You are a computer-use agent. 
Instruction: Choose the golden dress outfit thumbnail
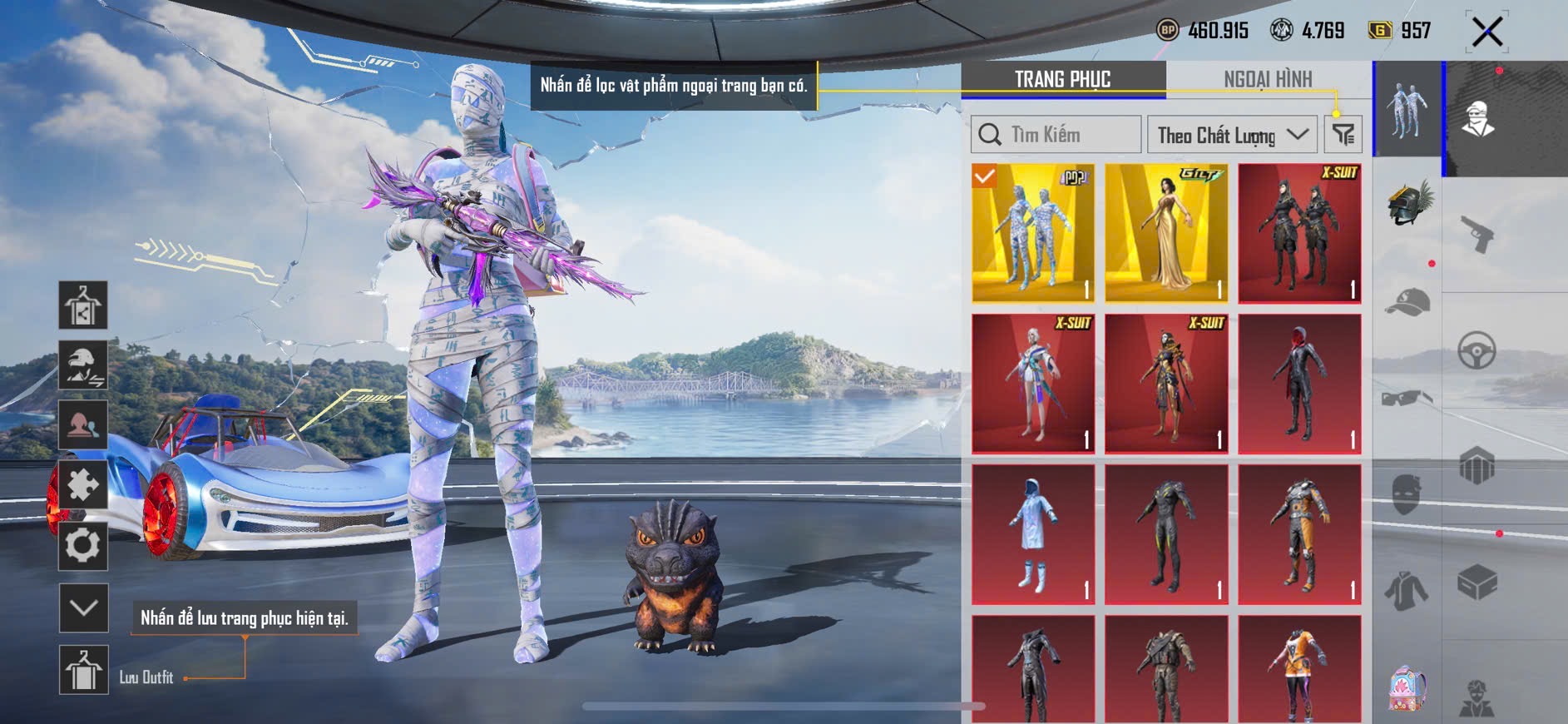[1166, 233]
